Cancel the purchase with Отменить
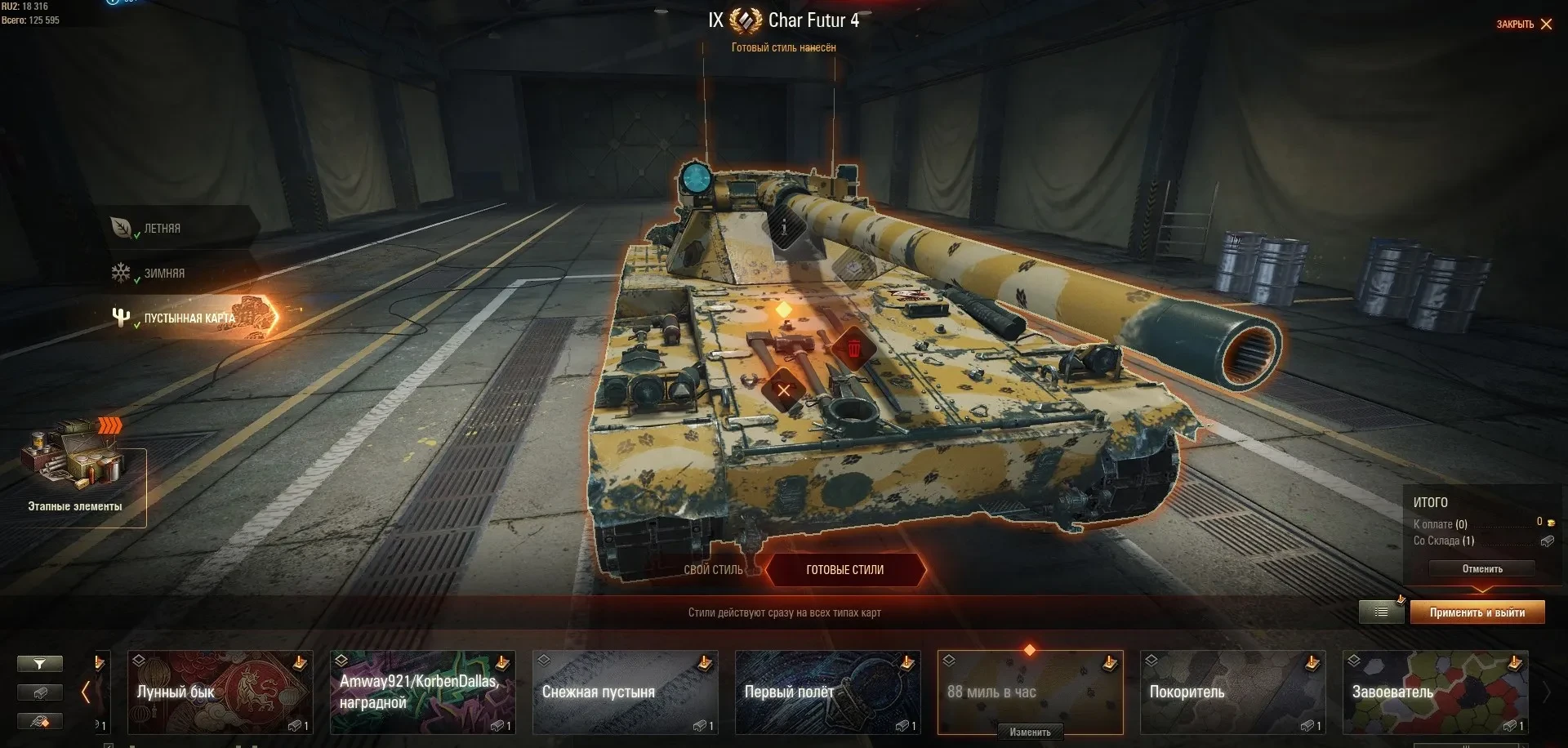 point(1481,569)
